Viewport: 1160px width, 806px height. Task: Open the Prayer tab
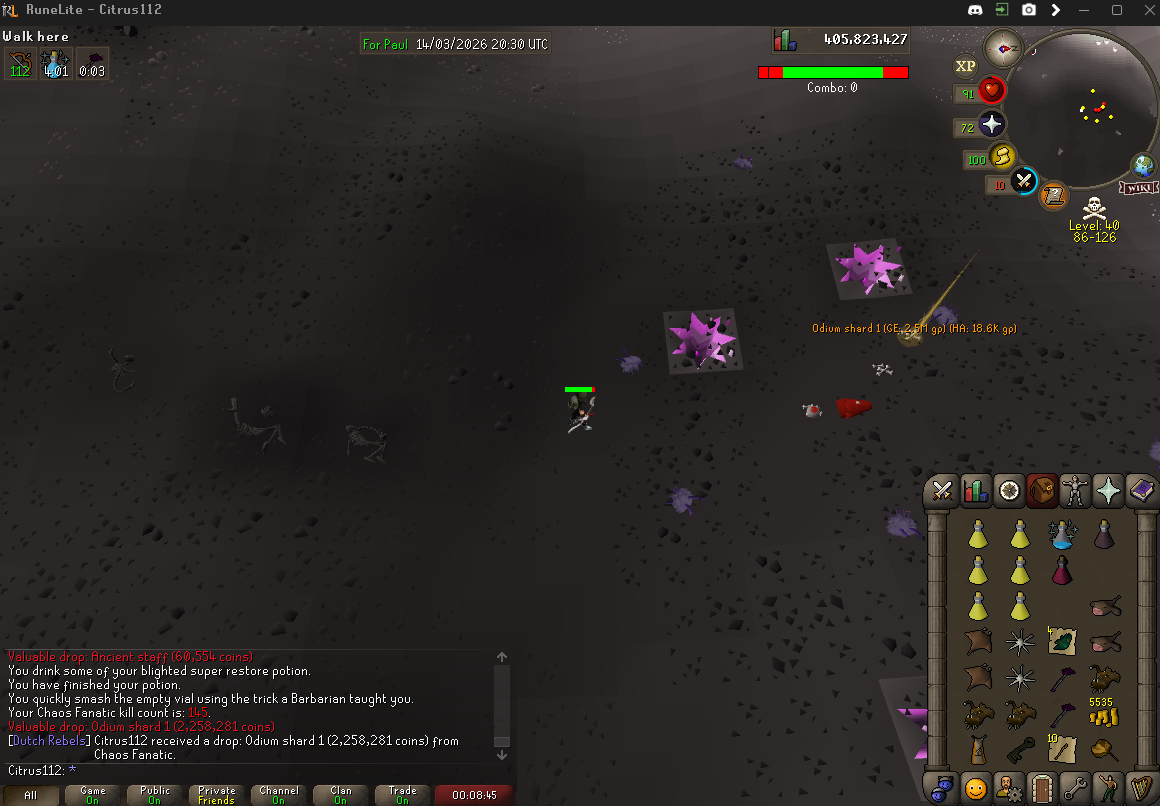(1108, 491)
